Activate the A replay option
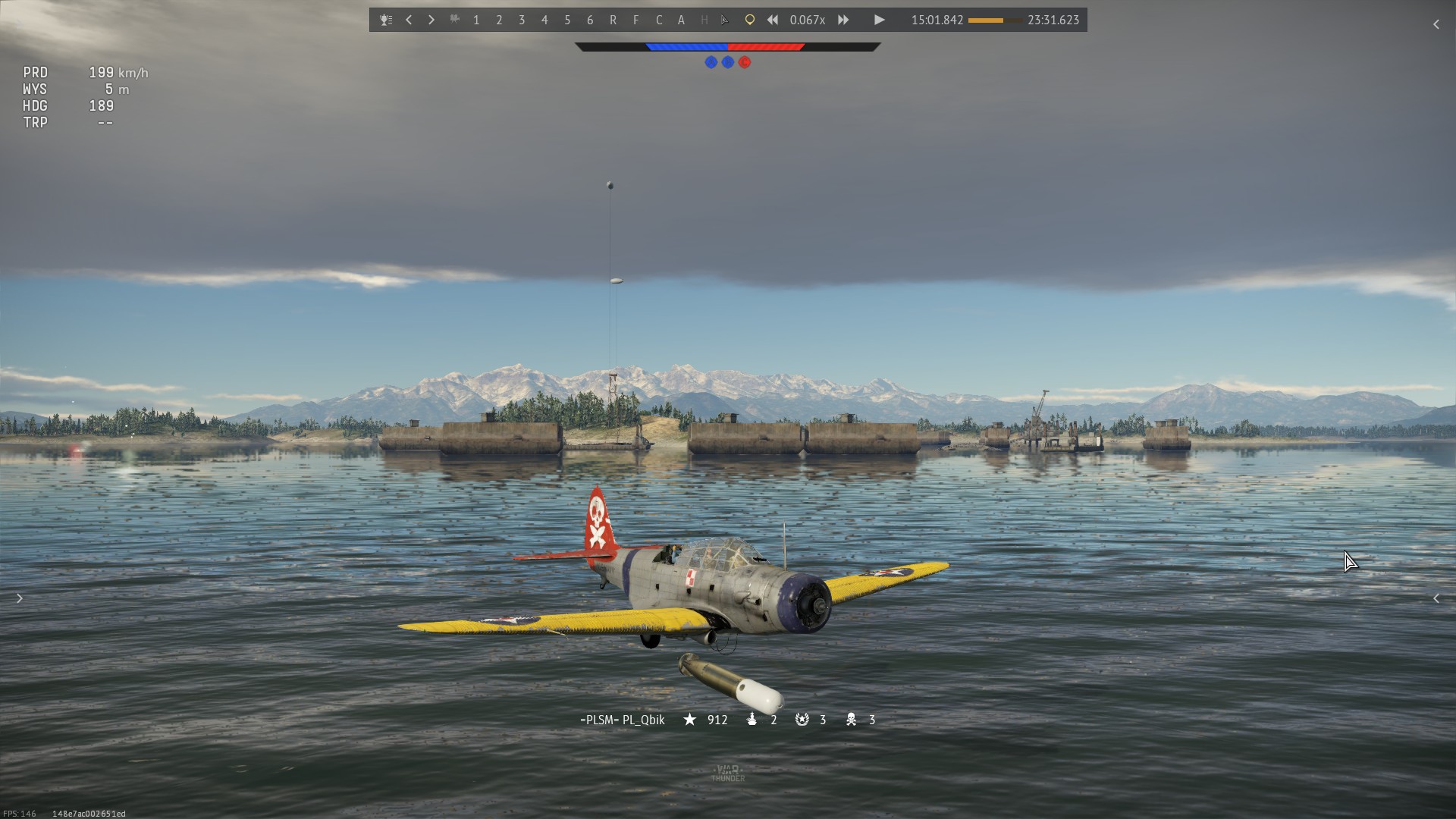 (681, 20)
